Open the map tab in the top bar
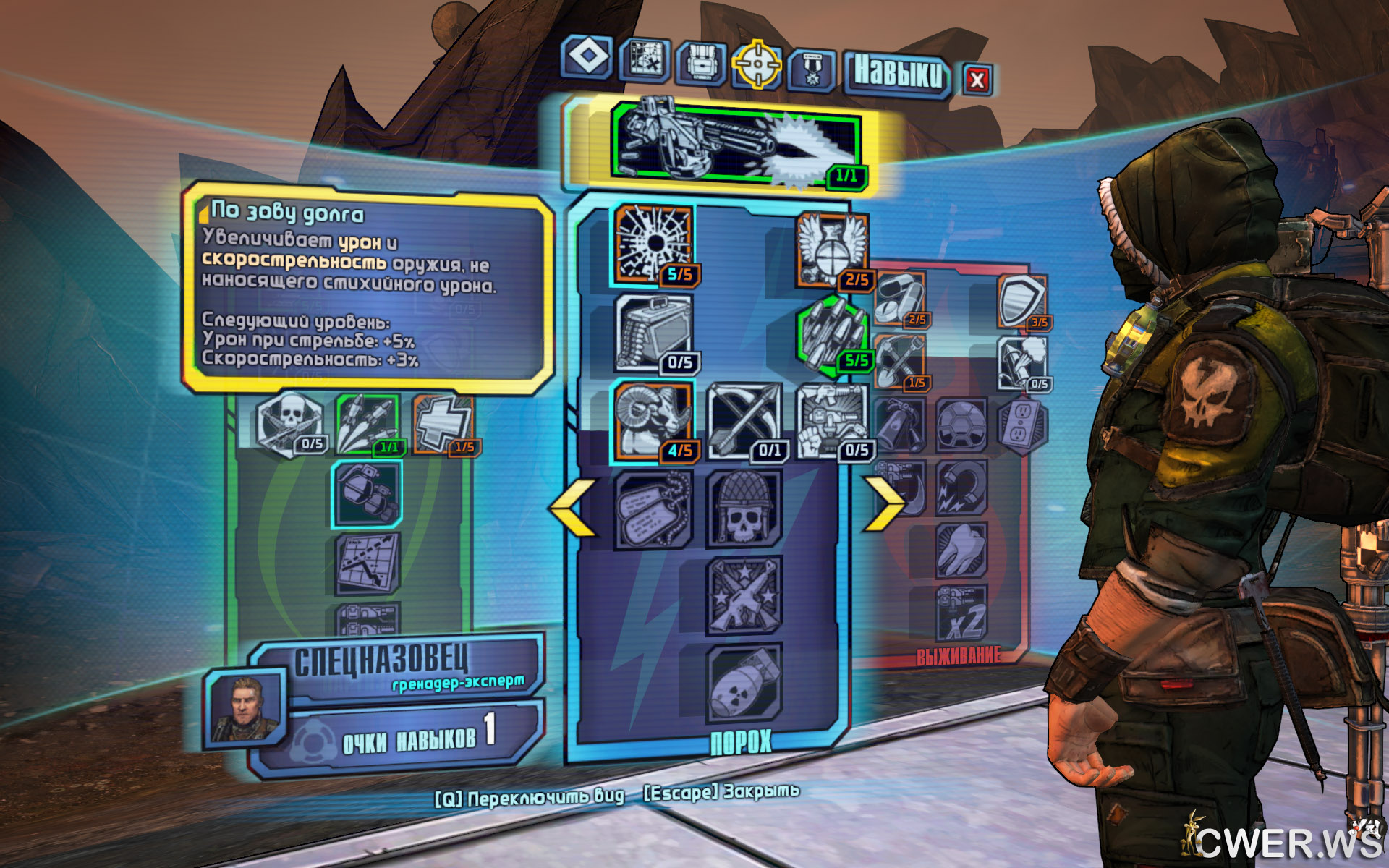Image resolution: width=1389 pixels, height=868 pixels. point(645,59)
